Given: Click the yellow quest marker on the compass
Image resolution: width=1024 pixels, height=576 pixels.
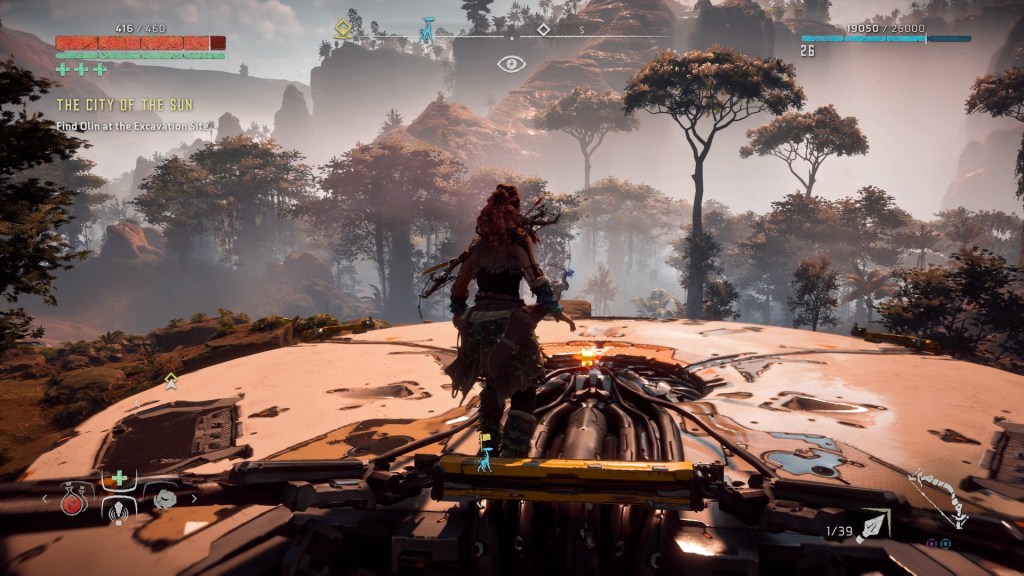Looking at the screenshot, I should (x=343, y=29).
